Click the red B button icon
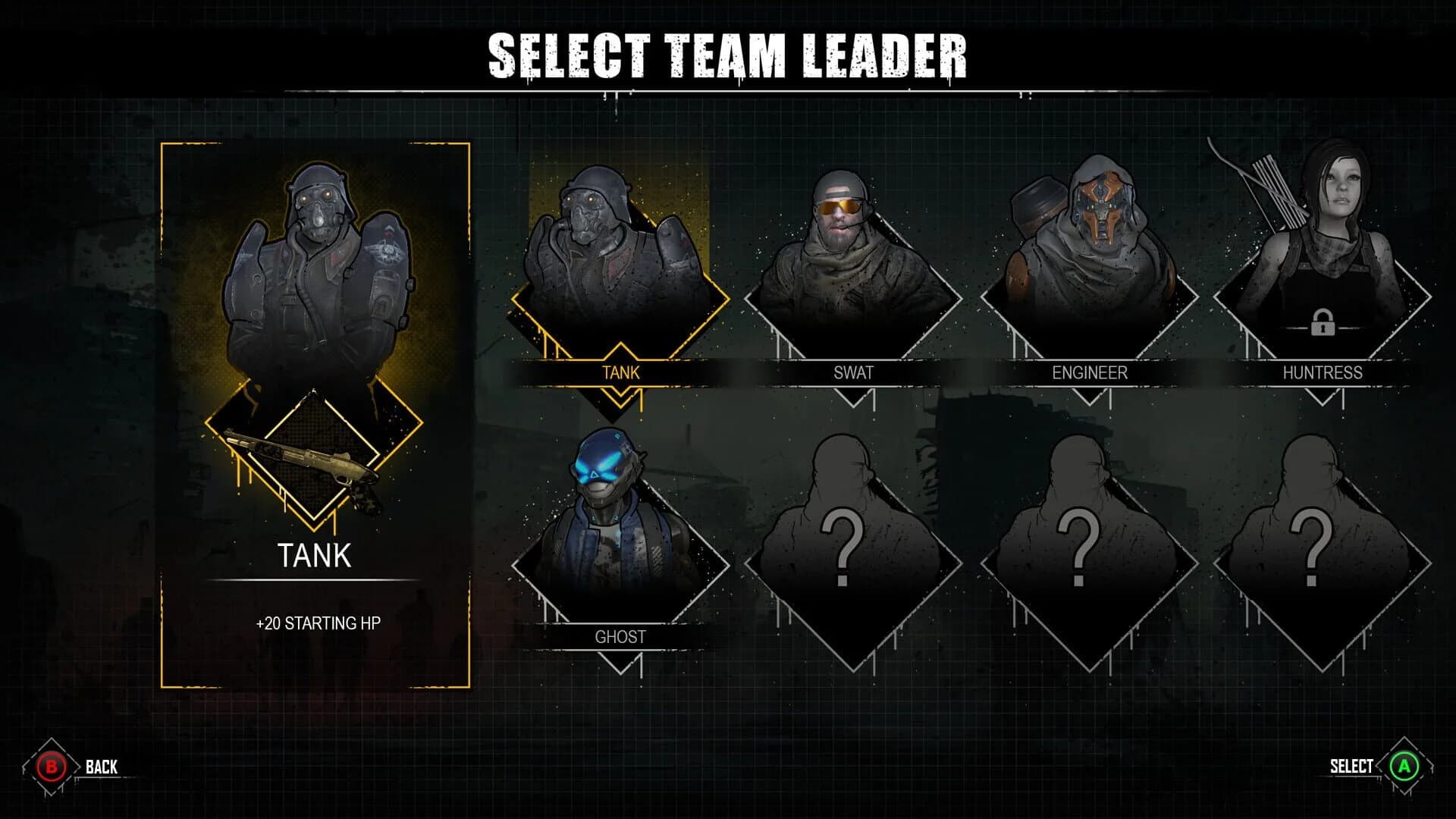The width and height of the screenshot is (1456, 819). (49, 767)
